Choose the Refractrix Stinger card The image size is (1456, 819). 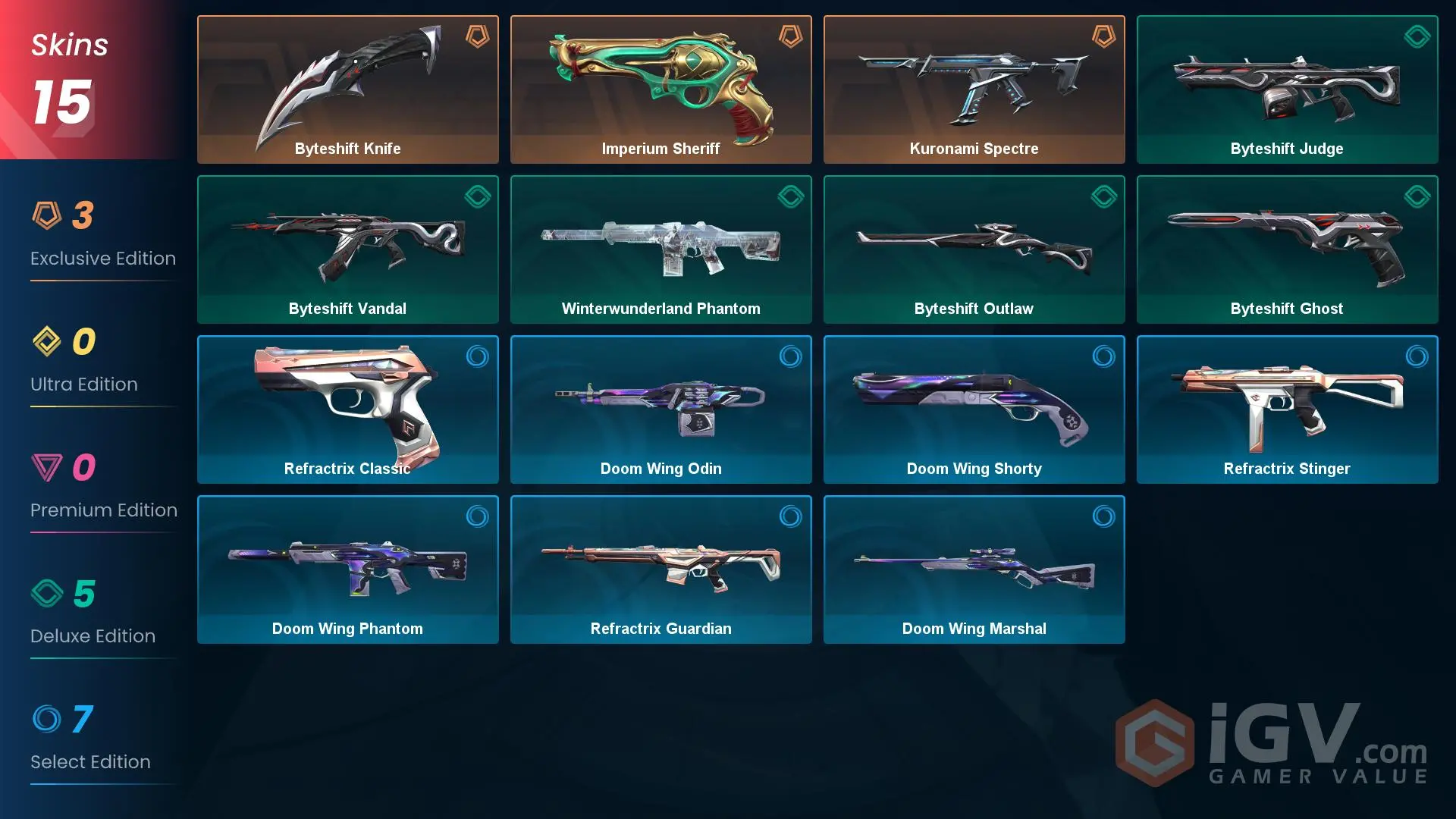(x=1287, y=409)
